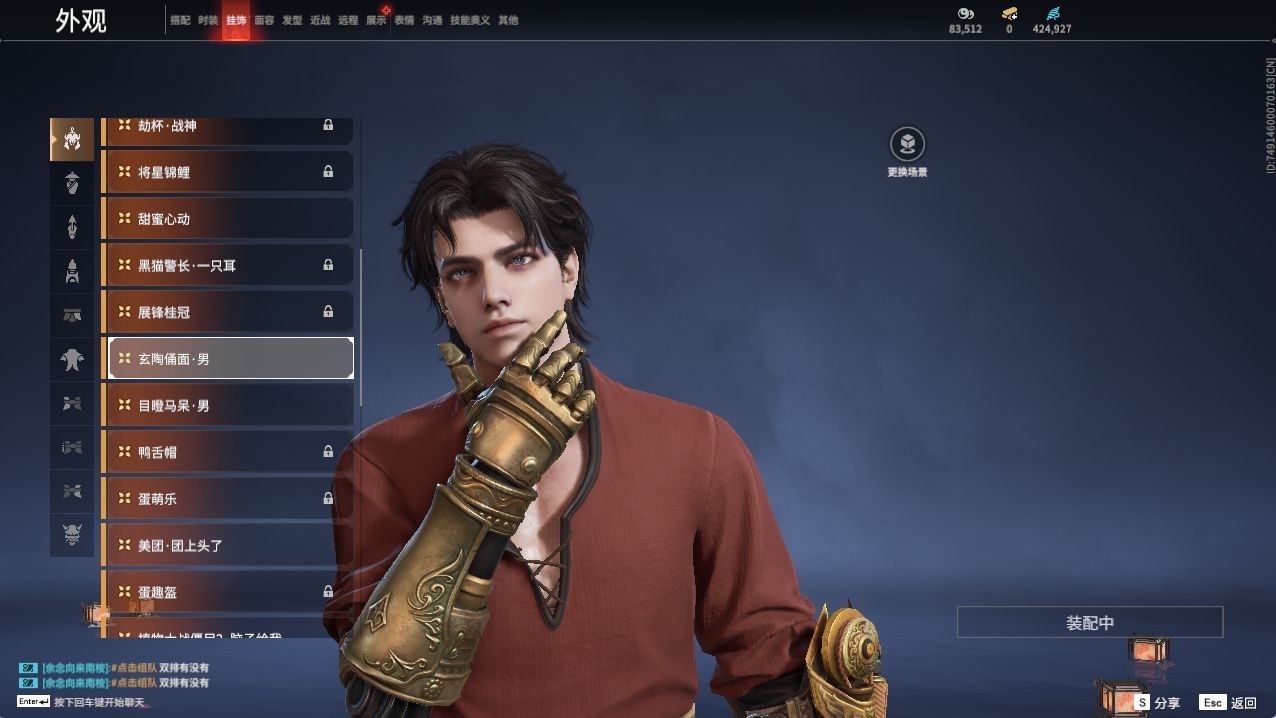This screenshot has width=1276, height=718.
Task: Choose the 甜蜜心动 accessory
Action: tap(229, 219)
